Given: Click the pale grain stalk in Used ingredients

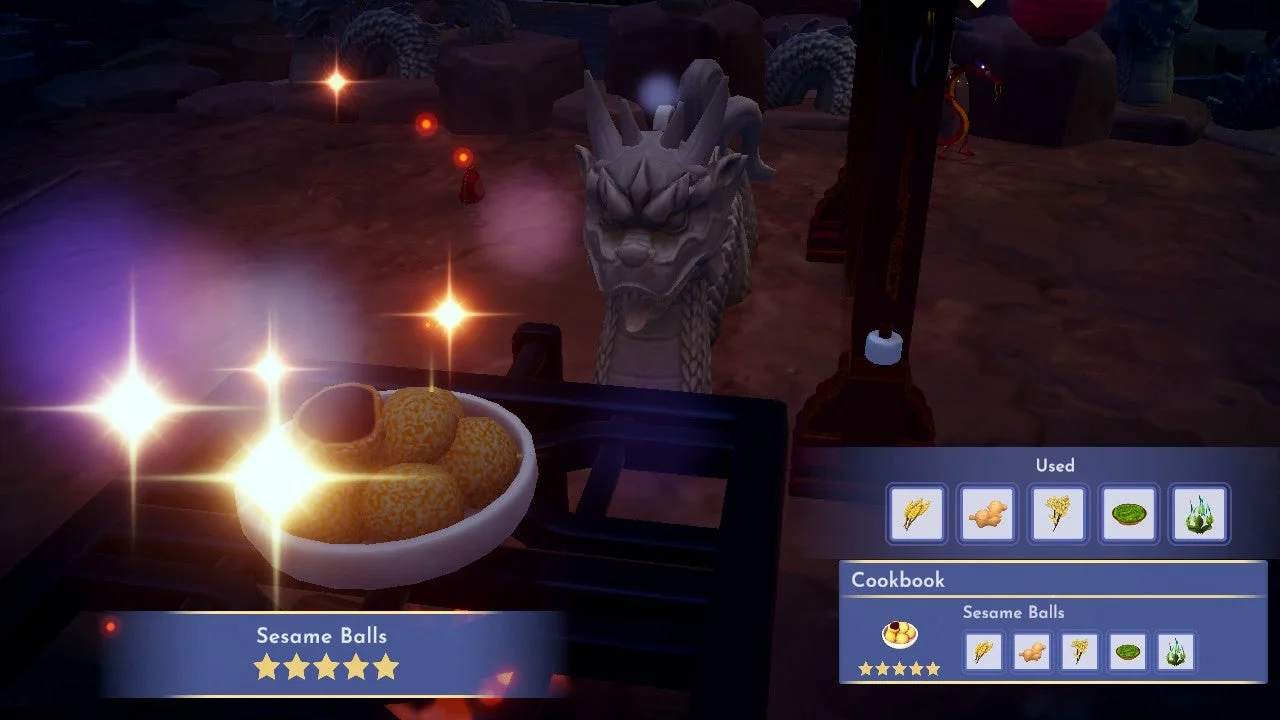Looking at the screenshot, I should point(1058,514).
